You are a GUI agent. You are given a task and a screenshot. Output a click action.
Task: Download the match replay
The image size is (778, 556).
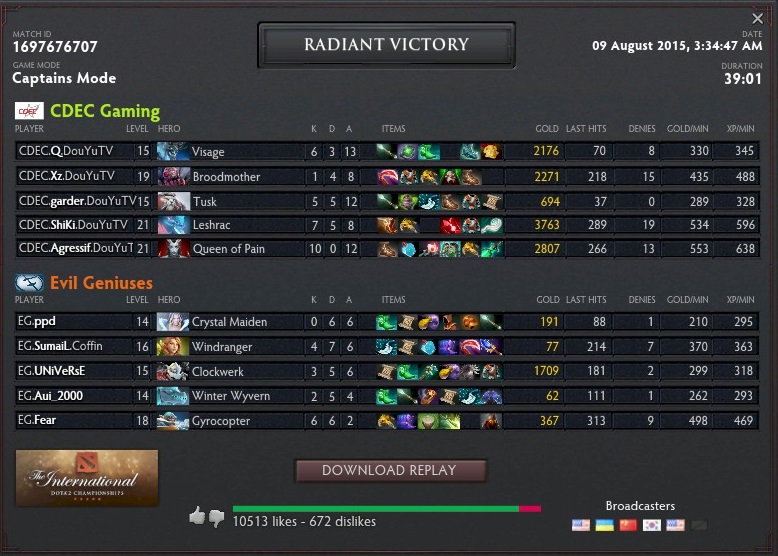[389, 470]
